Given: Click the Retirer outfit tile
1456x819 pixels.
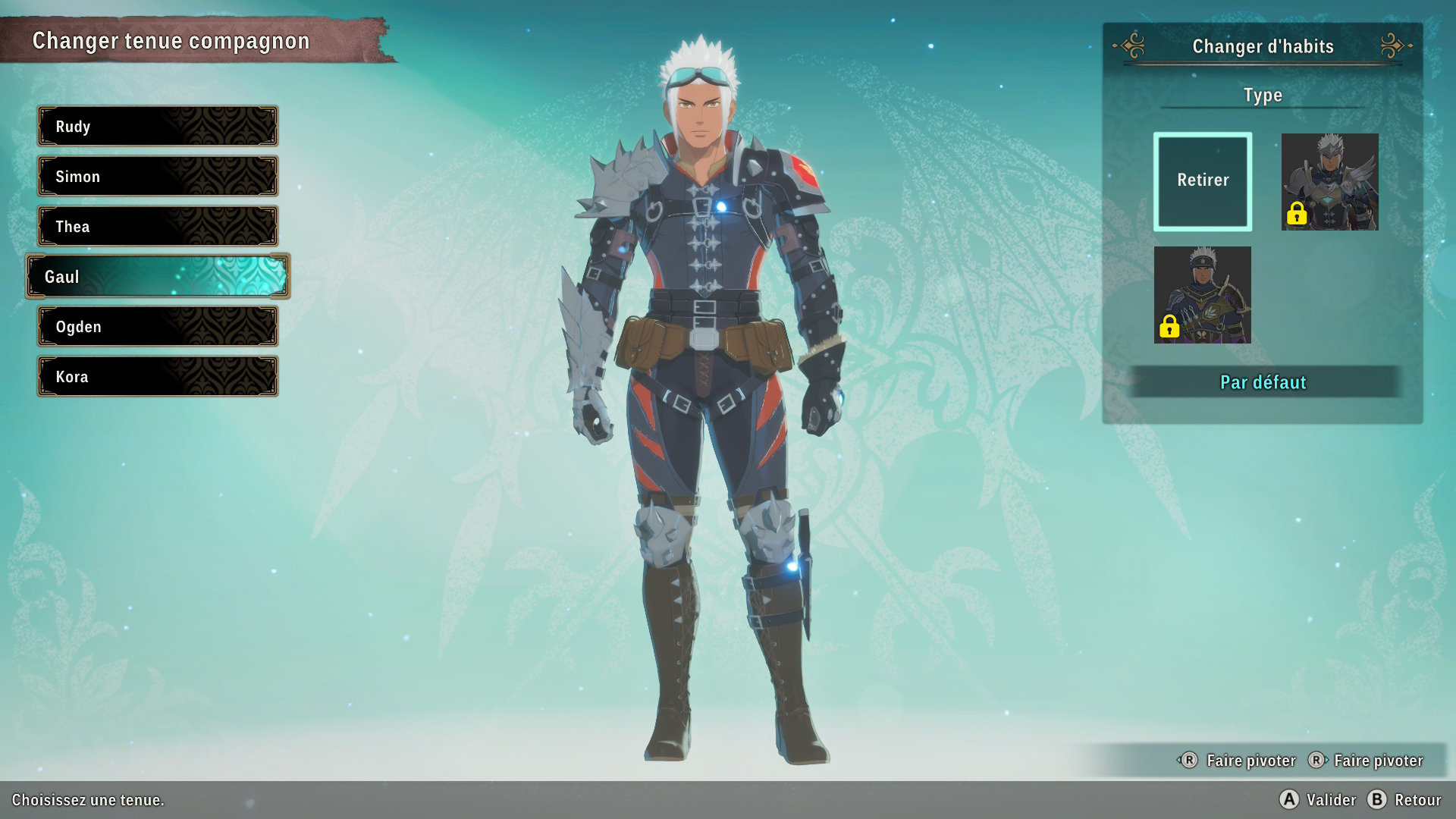Looking at the screenshot, I should 1203,181.
